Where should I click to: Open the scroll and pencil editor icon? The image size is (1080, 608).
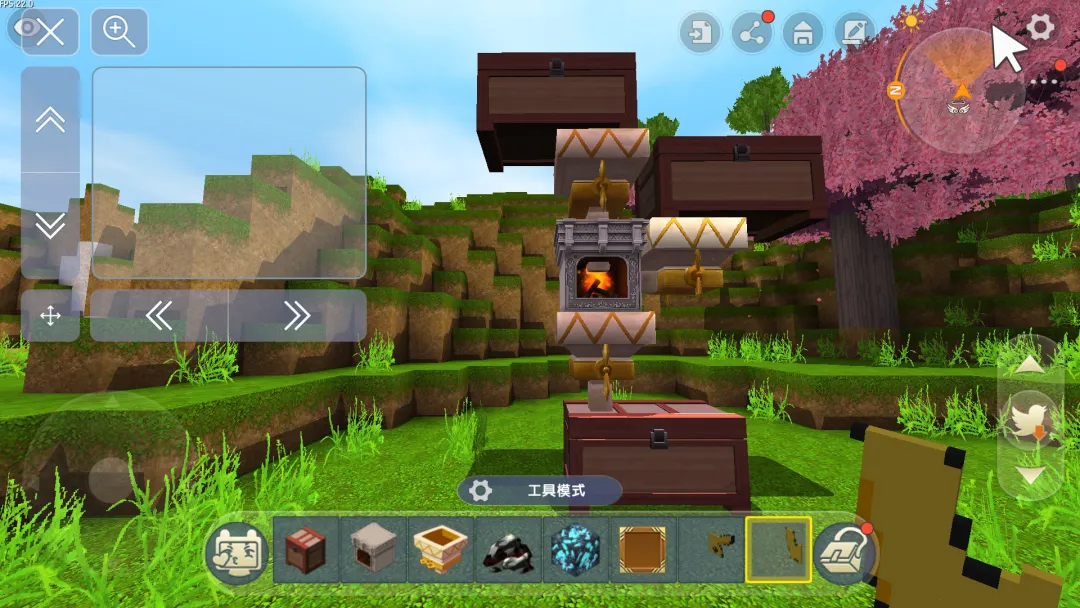point(854,33)
